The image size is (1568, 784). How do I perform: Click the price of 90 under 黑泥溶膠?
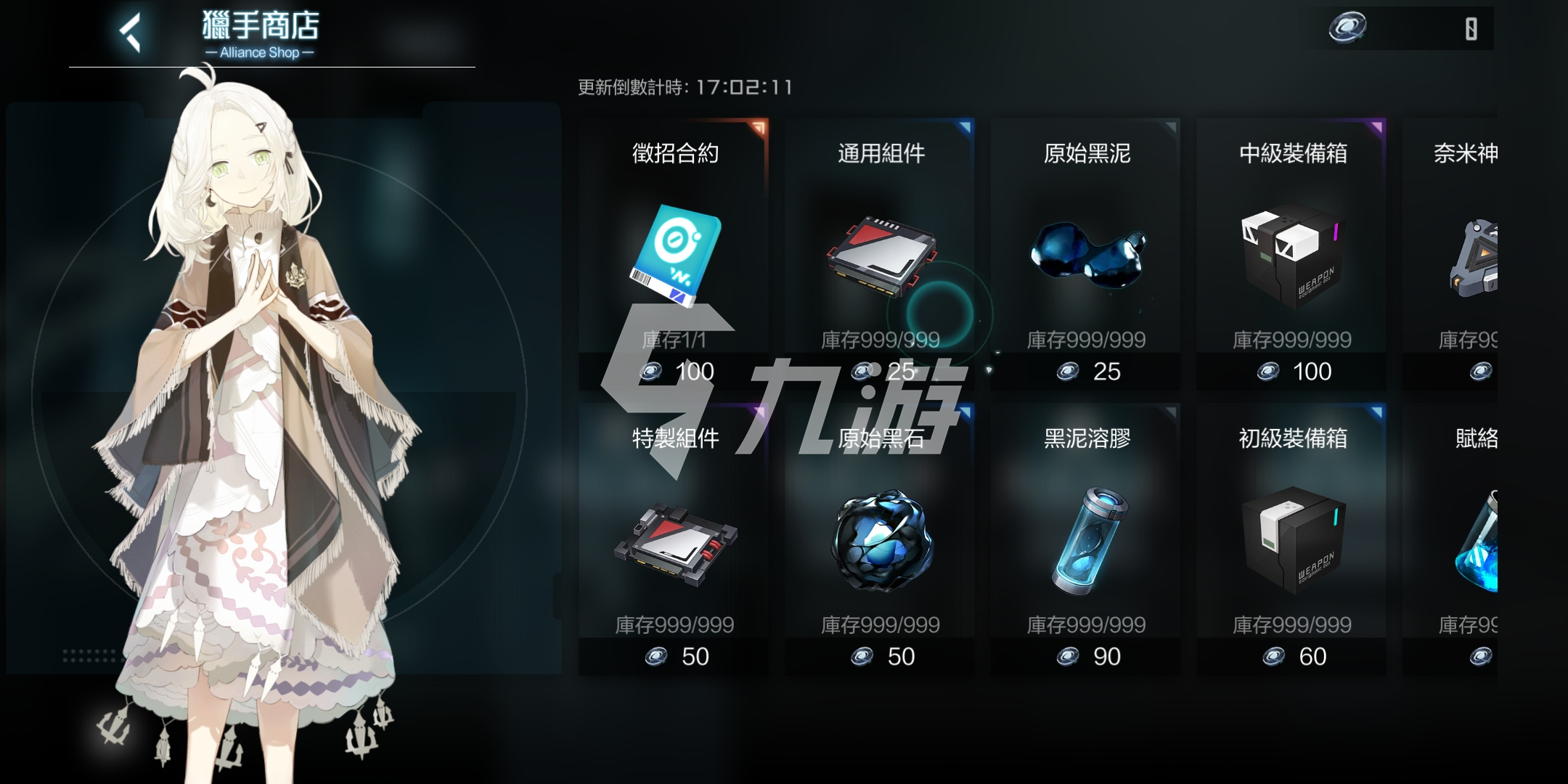(x=1093, y=656)
